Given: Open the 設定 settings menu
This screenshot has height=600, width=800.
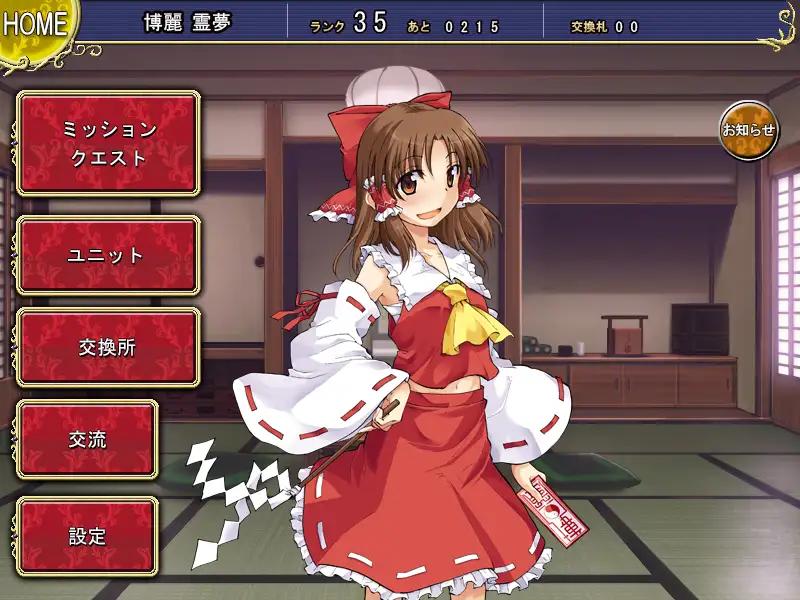Looking at the screenshot, I should [87, 536].
